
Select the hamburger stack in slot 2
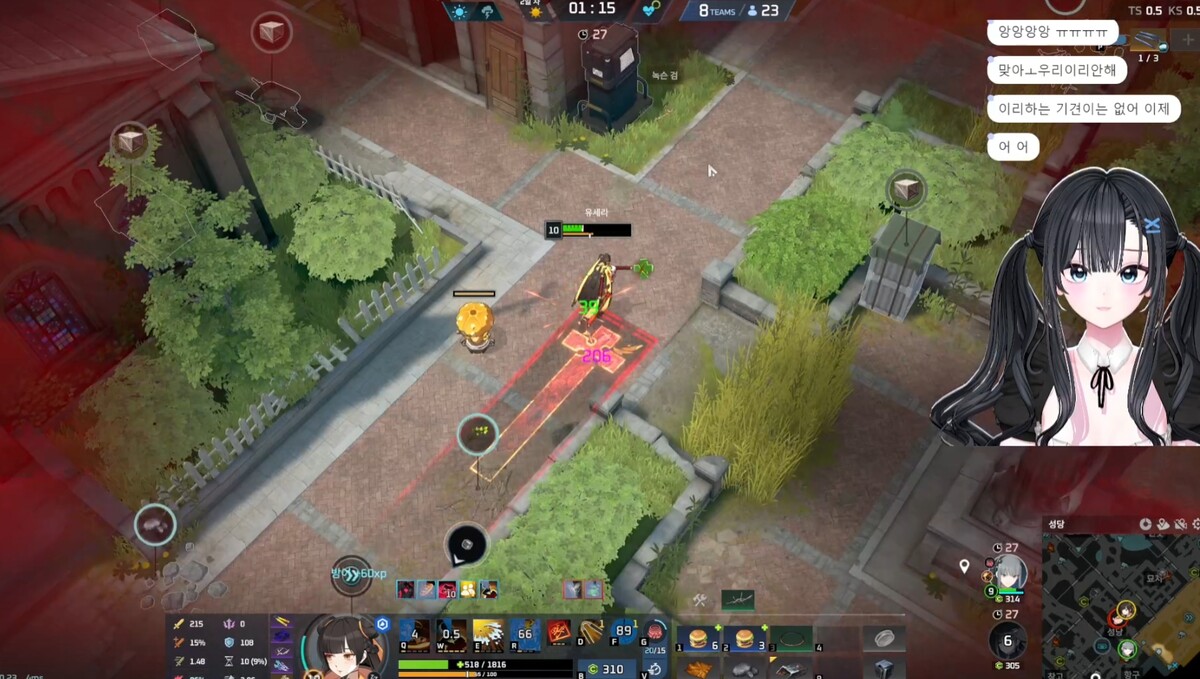[745, 639]
